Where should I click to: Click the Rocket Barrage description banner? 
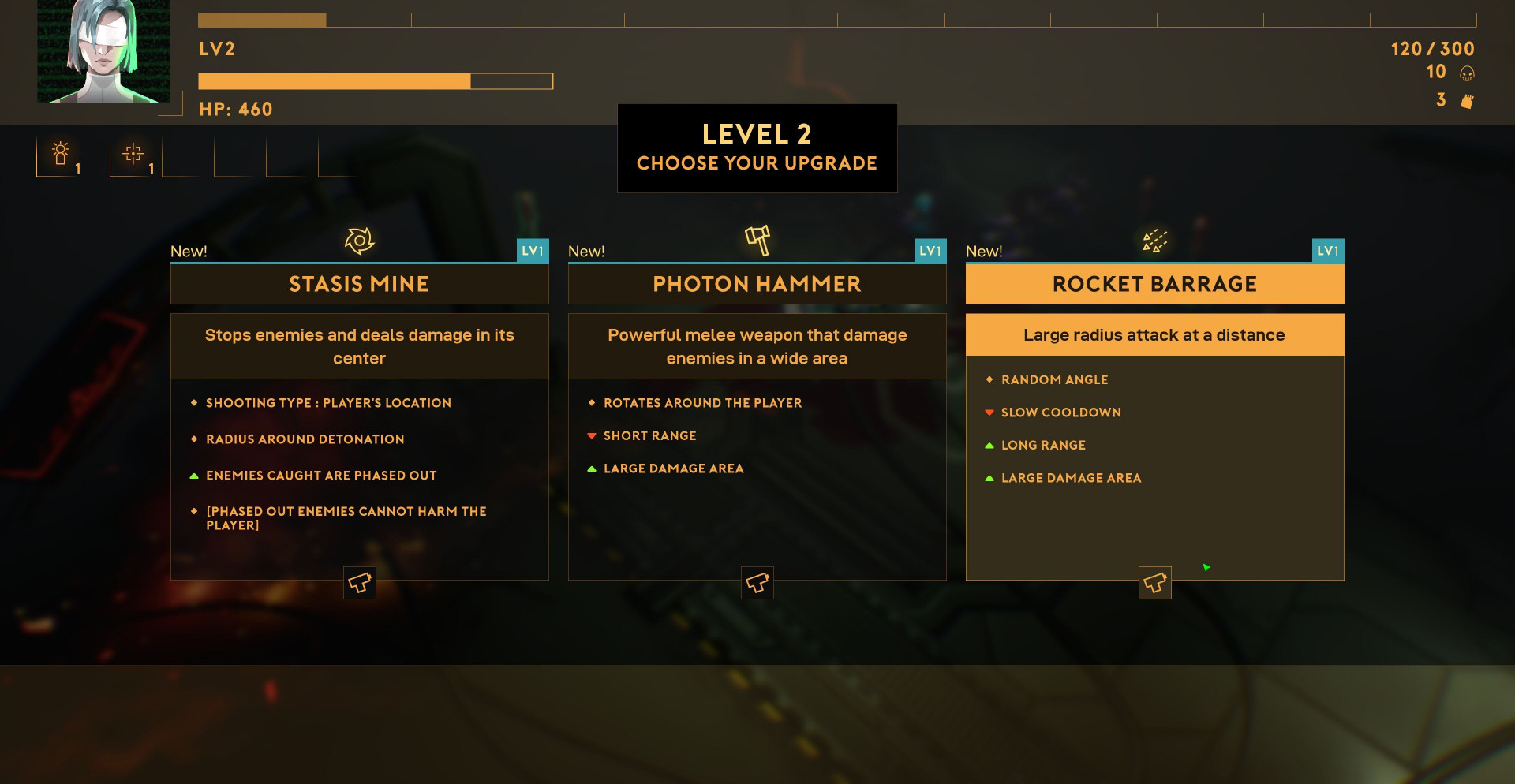pos(1154,335)
